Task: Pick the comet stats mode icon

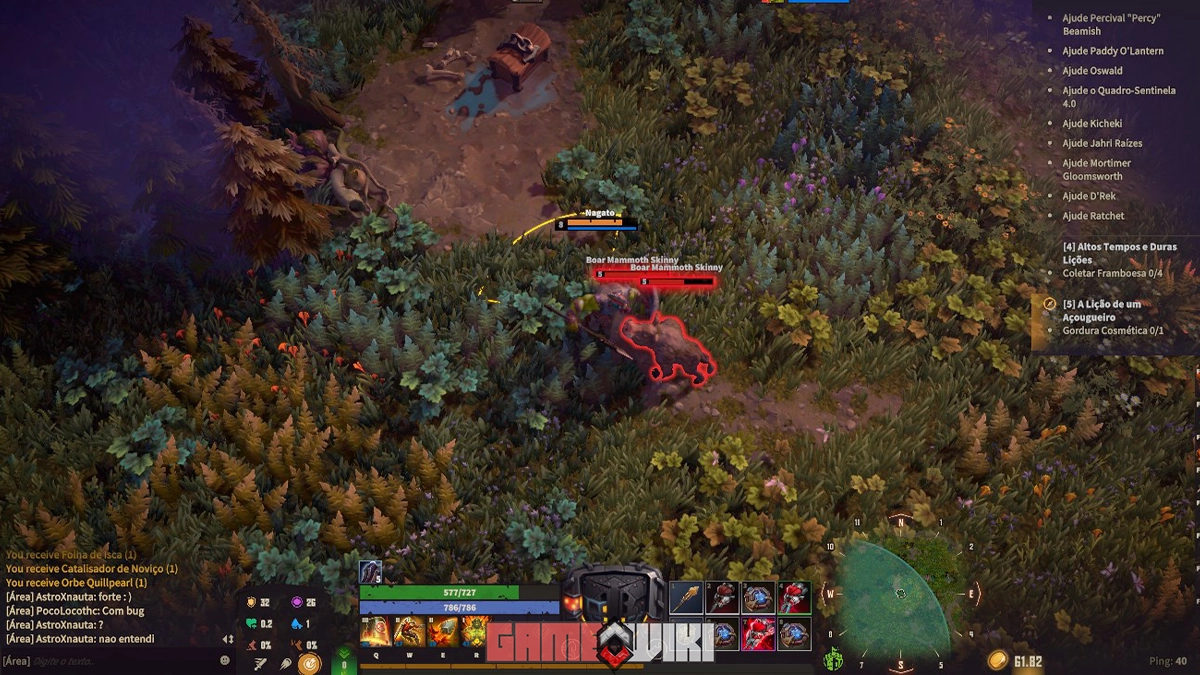Action: 285,662
